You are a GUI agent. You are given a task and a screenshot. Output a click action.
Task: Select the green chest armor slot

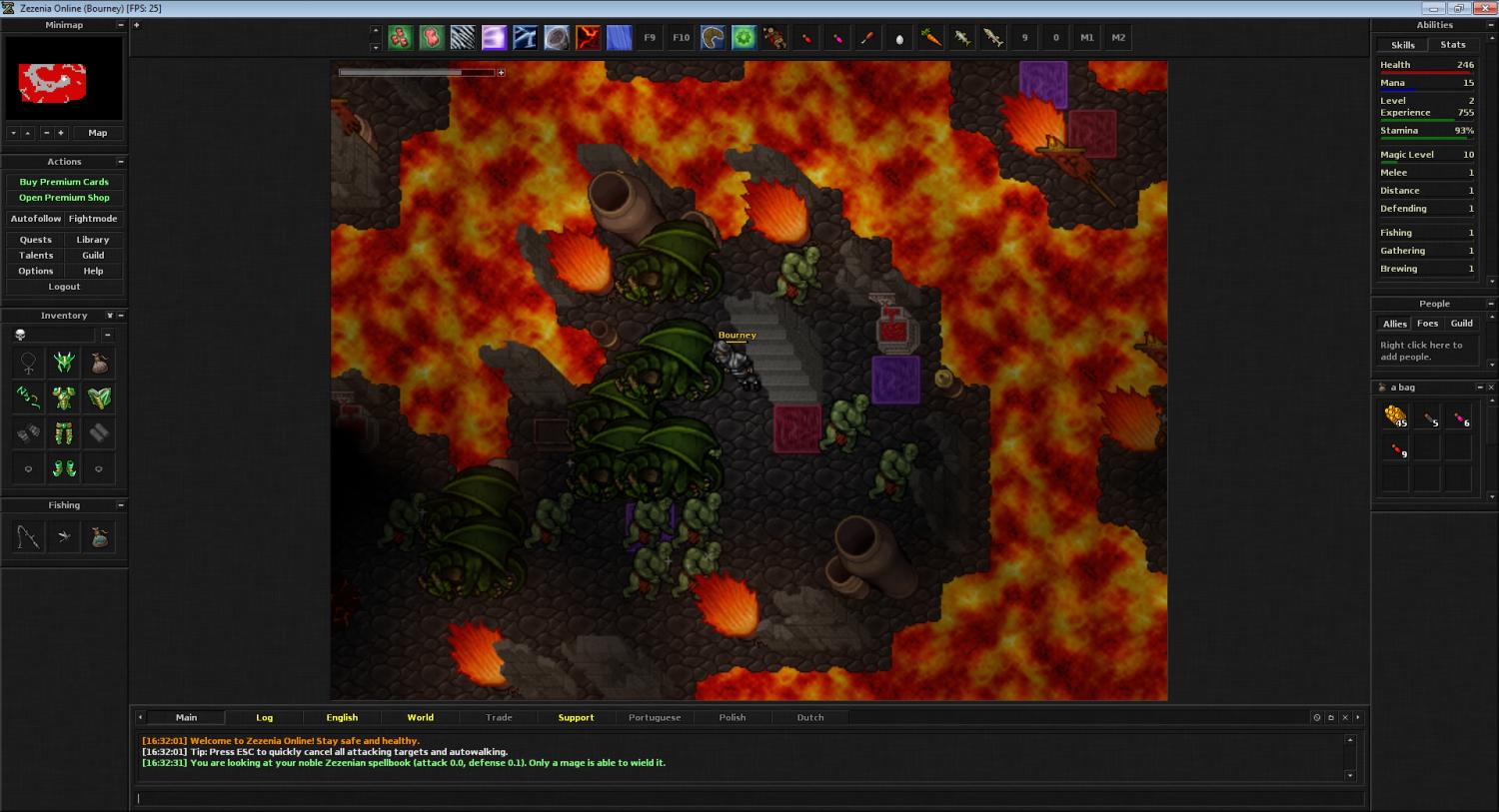(64, 399)
